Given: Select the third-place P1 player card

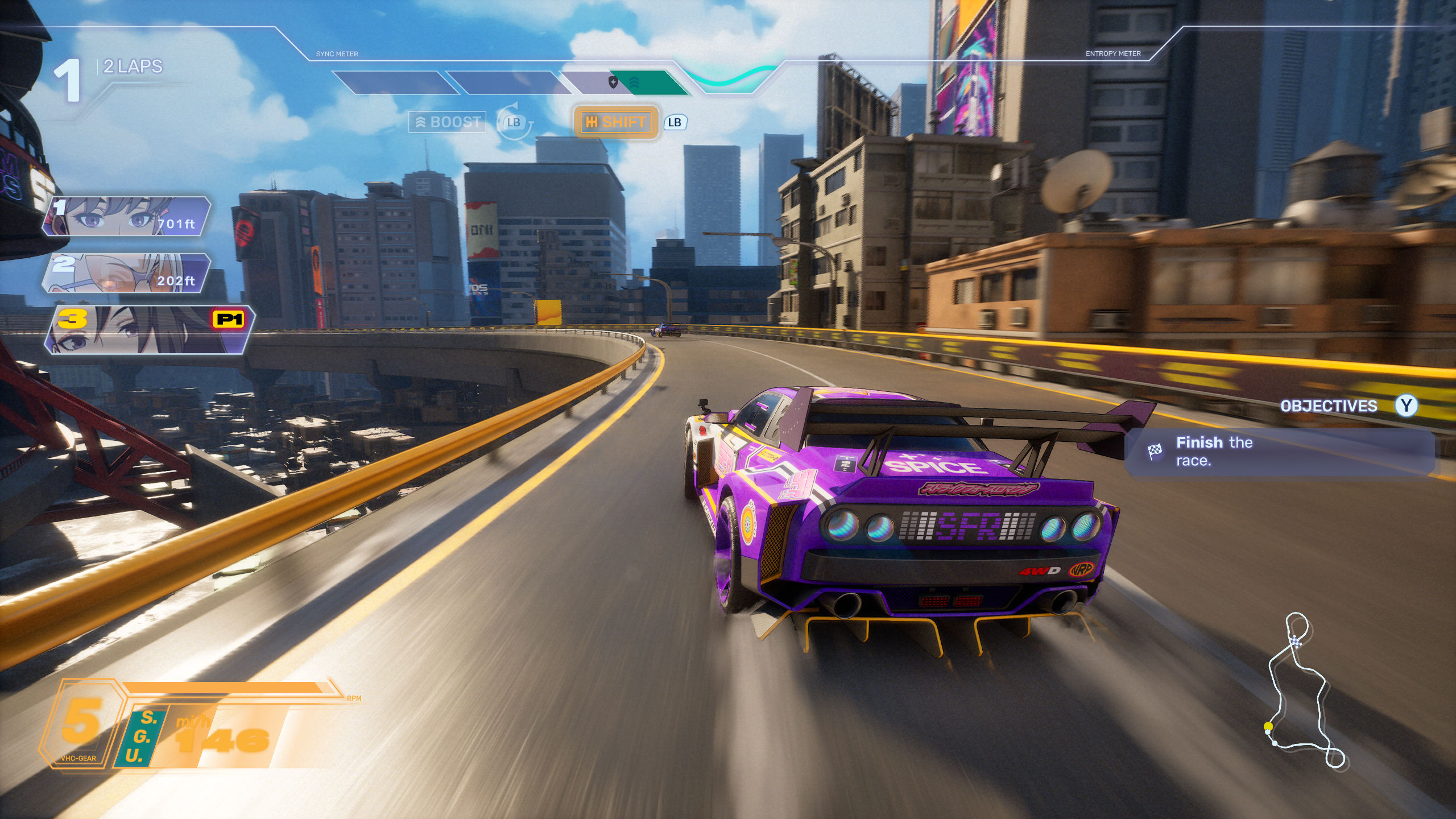Looking at the screenshot, I should [x=149, y=330].
